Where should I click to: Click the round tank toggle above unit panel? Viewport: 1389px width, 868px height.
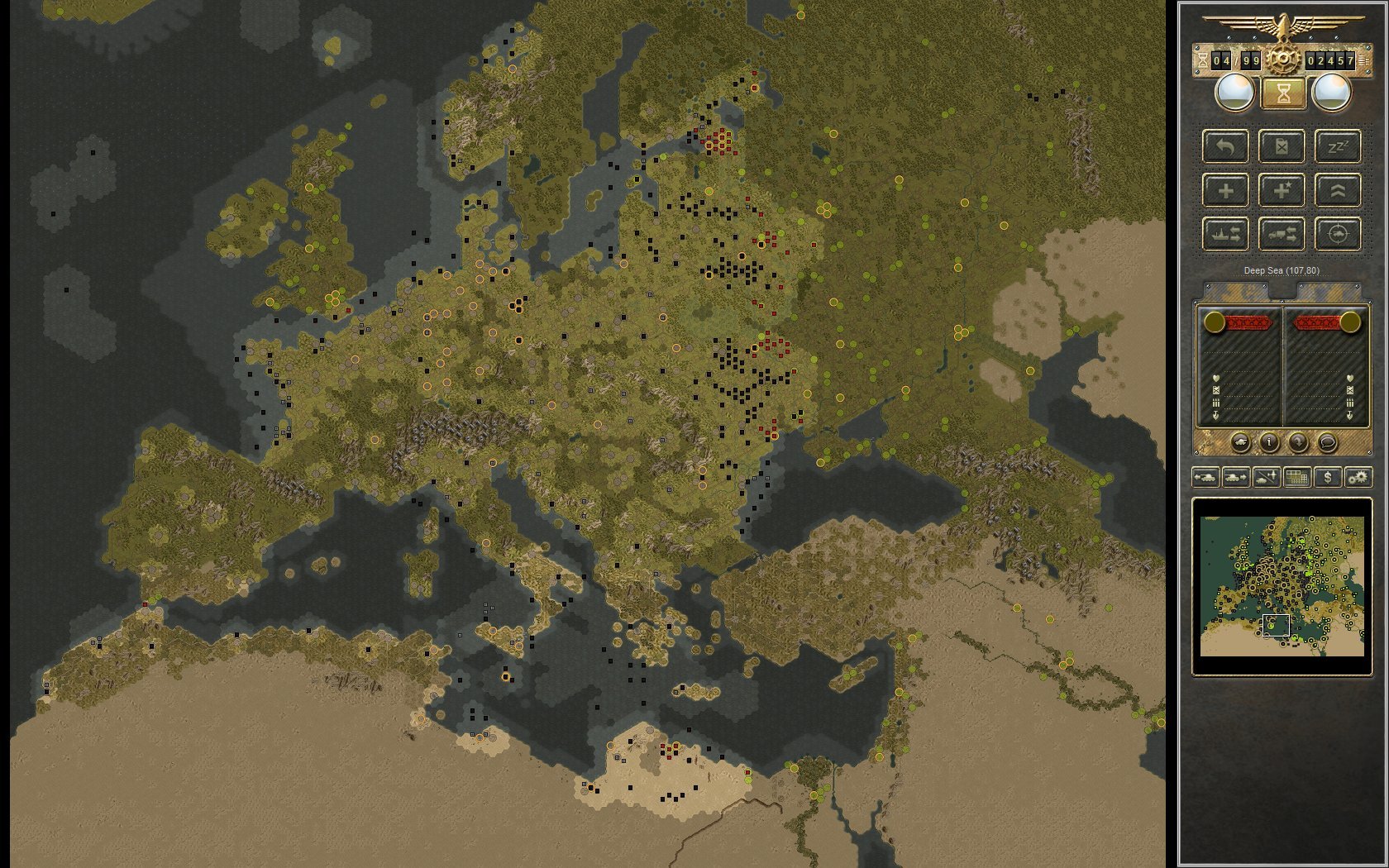coord(1241,442)
